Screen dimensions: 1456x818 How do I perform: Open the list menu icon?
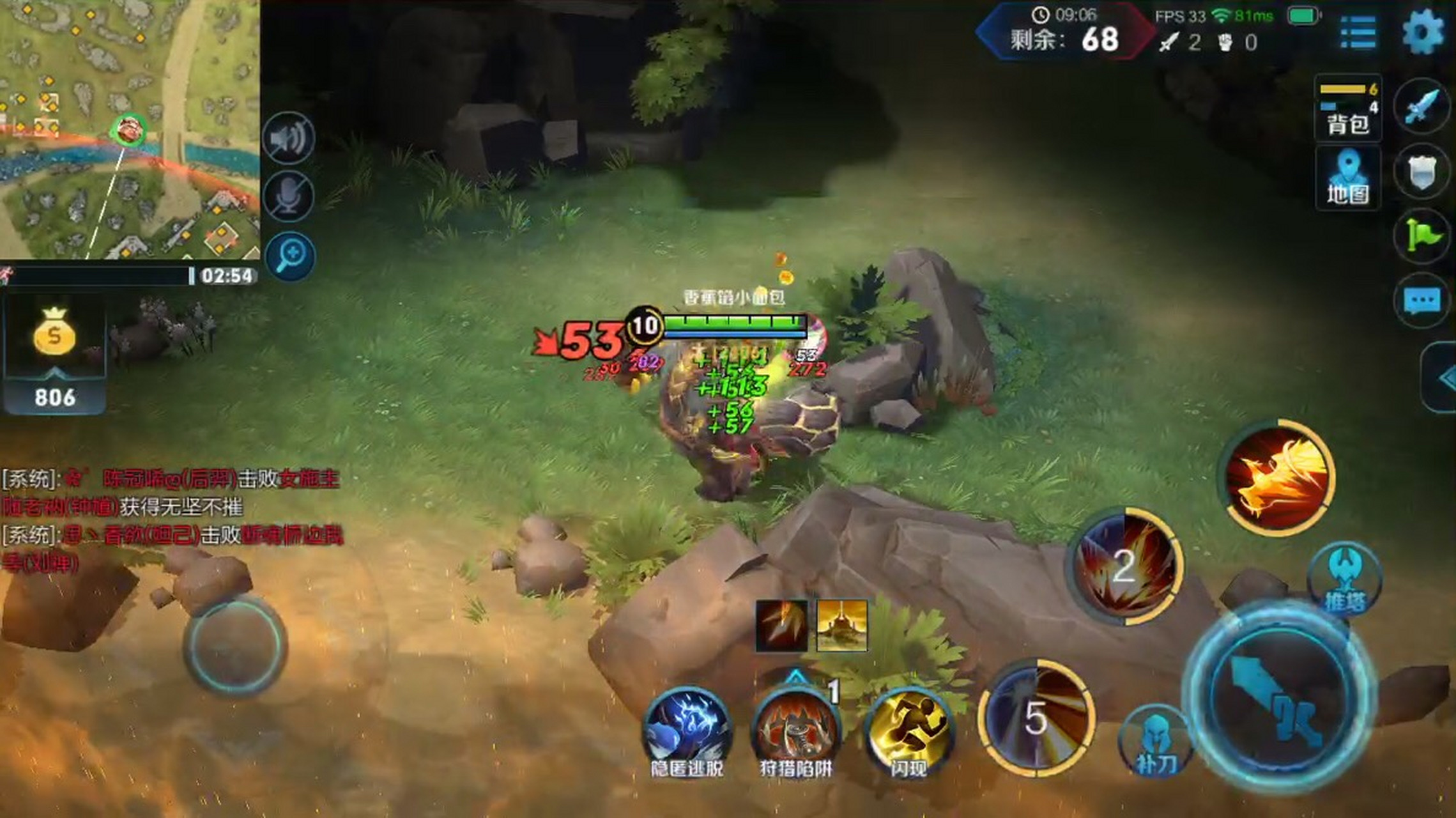(1357, 33)
